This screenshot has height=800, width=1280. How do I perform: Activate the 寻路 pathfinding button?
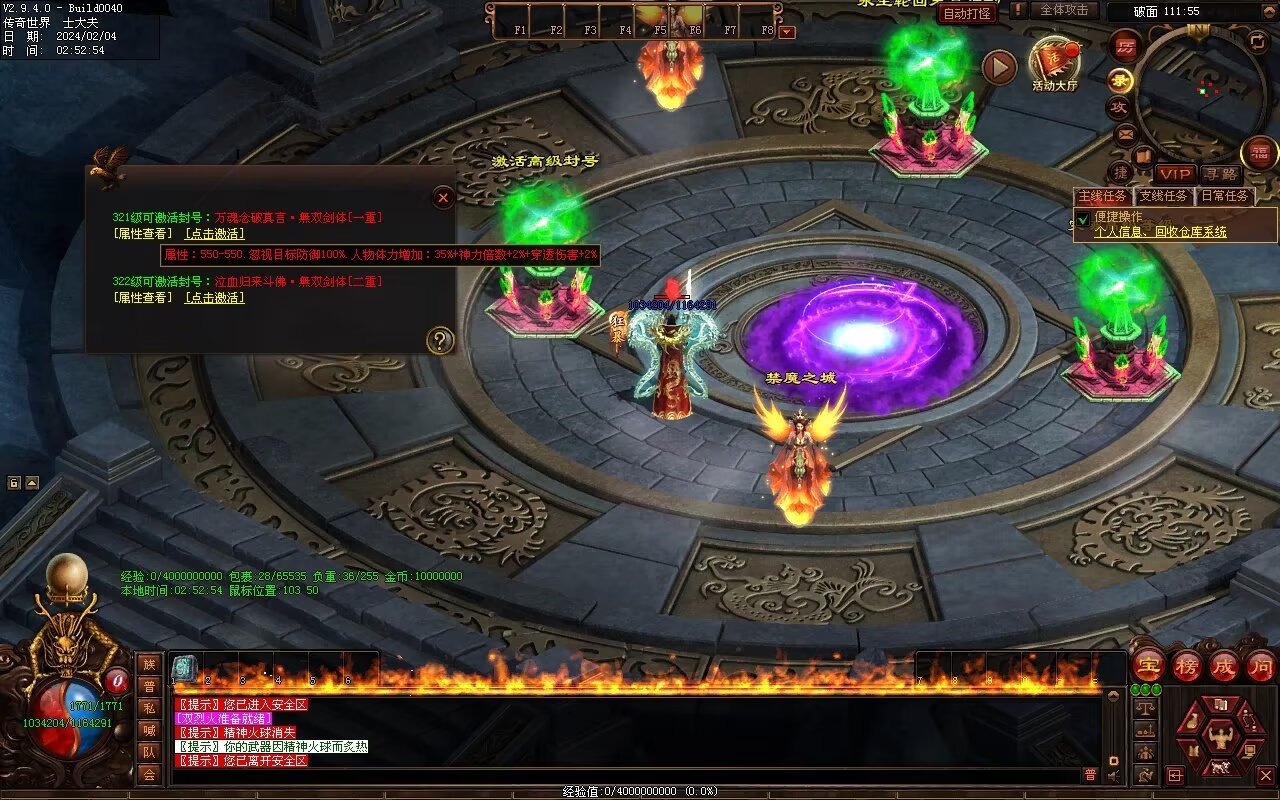(1219, 174)
